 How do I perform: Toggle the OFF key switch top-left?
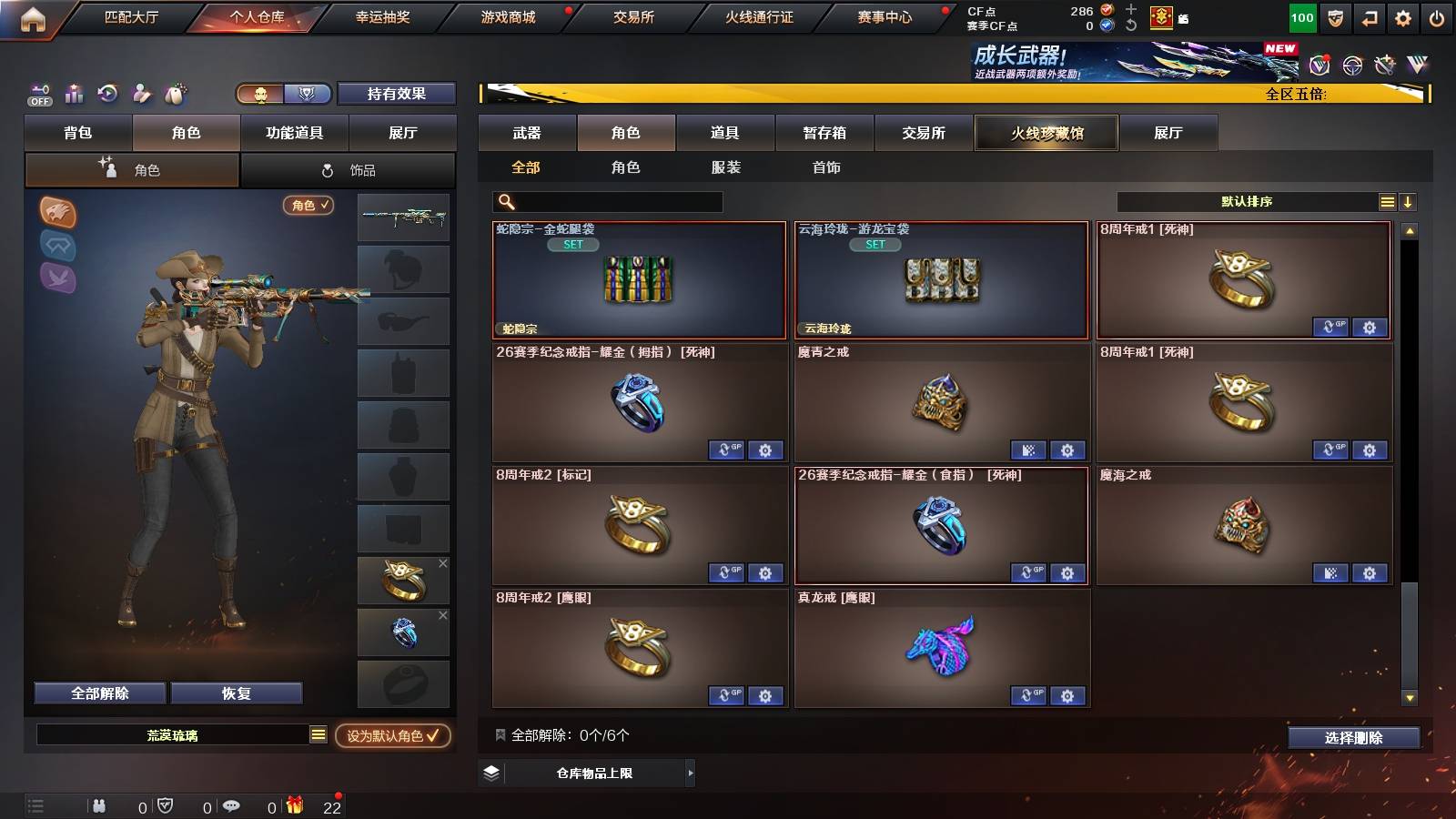pos(38,94)
